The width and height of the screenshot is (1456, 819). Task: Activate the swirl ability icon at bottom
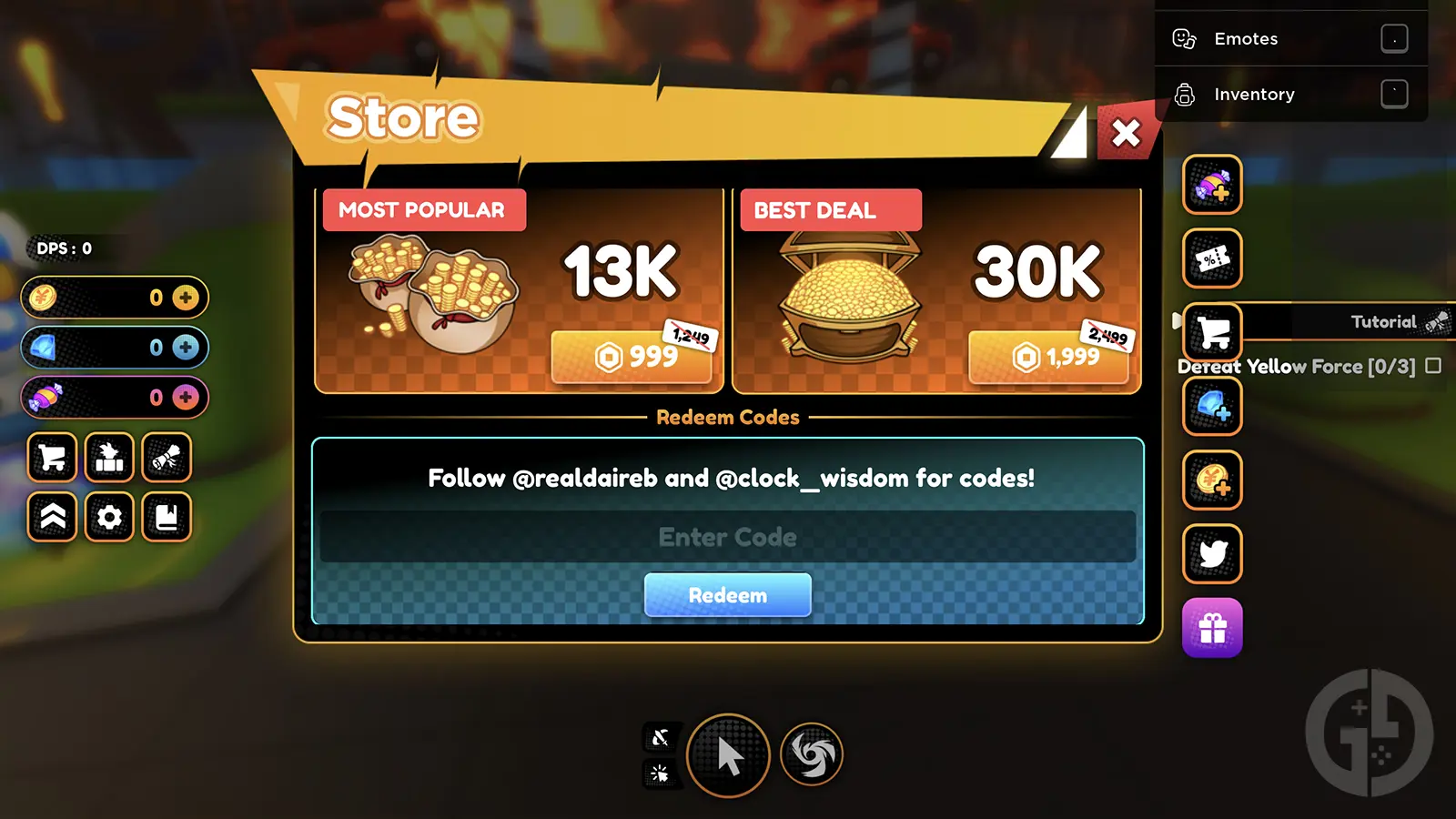coord(810,755)
